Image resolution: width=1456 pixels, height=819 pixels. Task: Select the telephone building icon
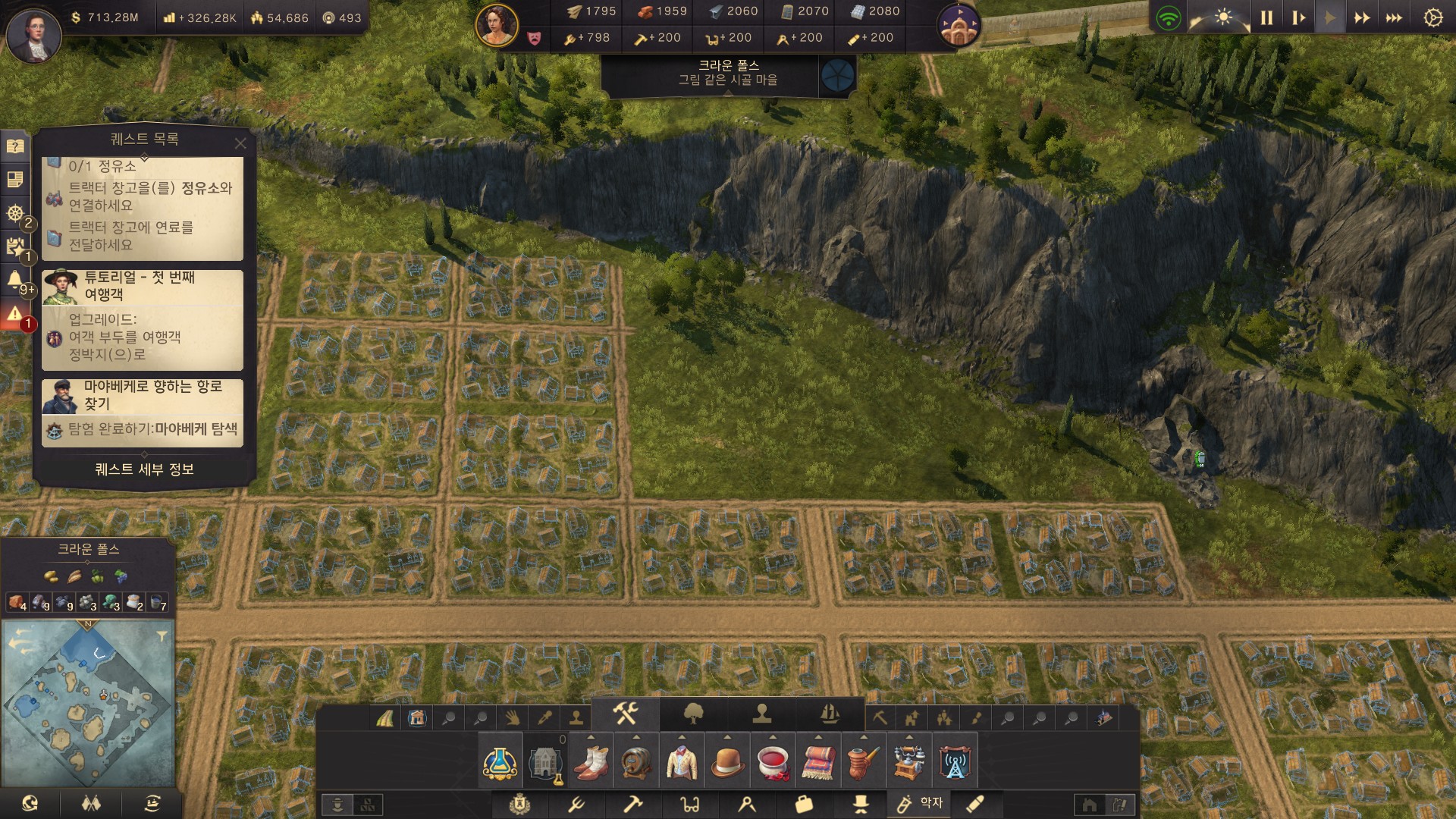[x=908, y=761]
